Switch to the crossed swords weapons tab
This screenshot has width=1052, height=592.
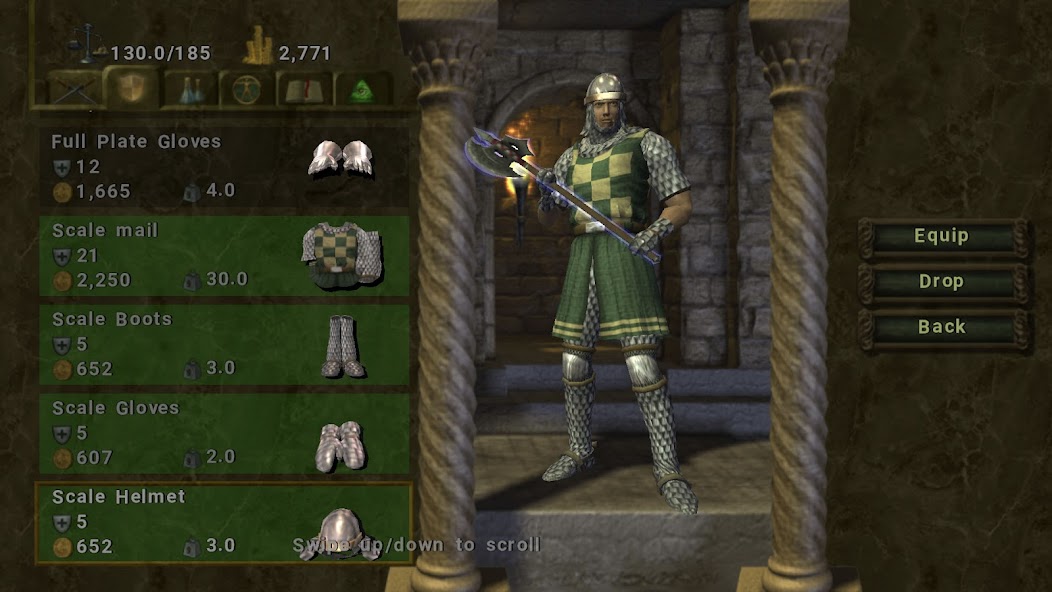75,89
